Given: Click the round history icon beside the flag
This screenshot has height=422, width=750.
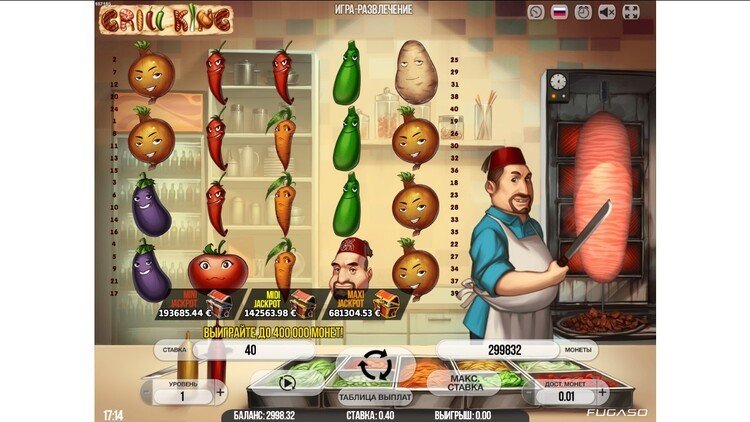Looking at the screenshot, I should [x=537, y=12].
